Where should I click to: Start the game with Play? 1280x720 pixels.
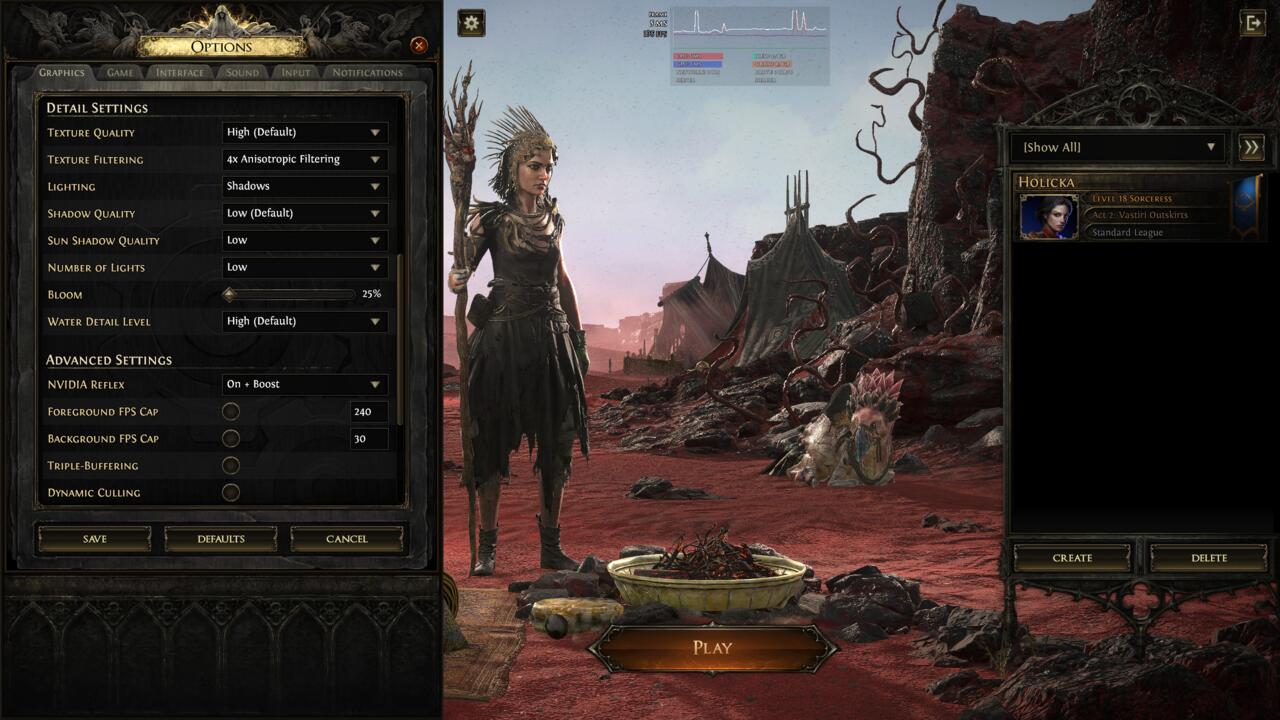712,648
